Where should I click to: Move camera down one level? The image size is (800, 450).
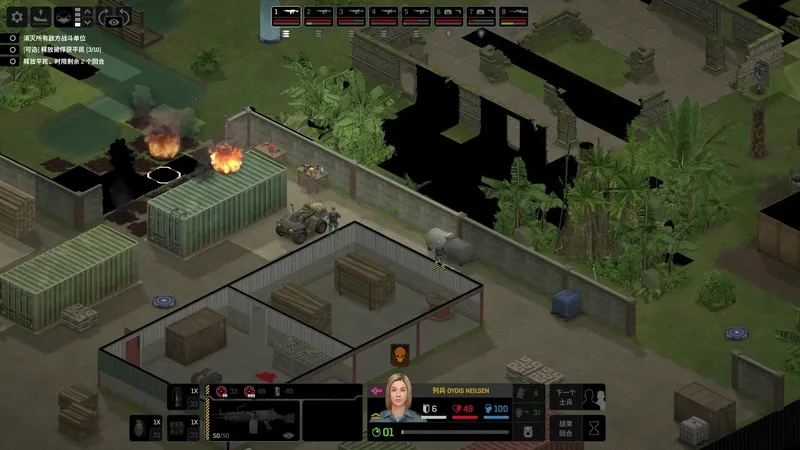pos(87,23)
